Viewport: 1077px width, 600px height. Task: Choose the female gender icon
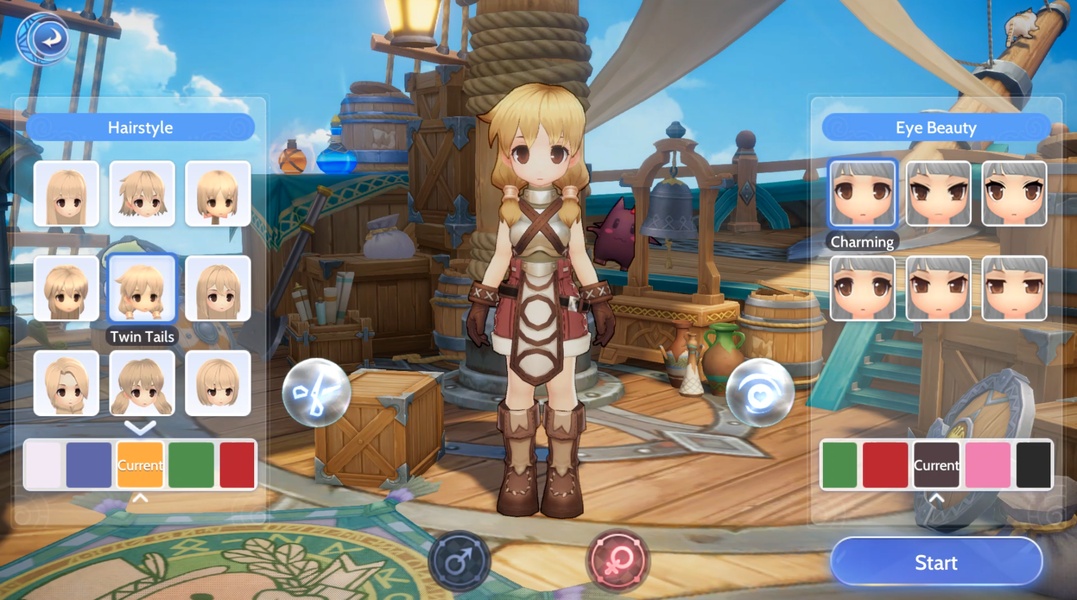pos(617,561)
